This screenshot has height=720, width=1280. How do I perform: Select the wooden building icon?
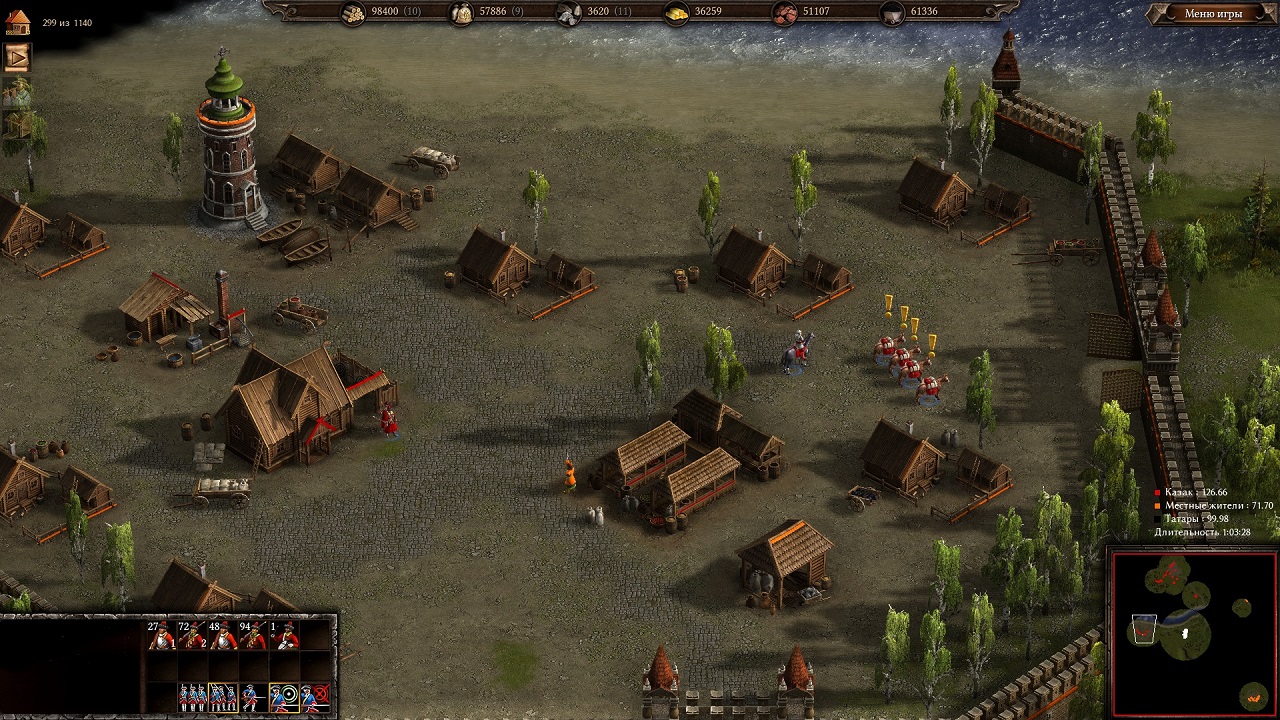click(x=17, y=124)
